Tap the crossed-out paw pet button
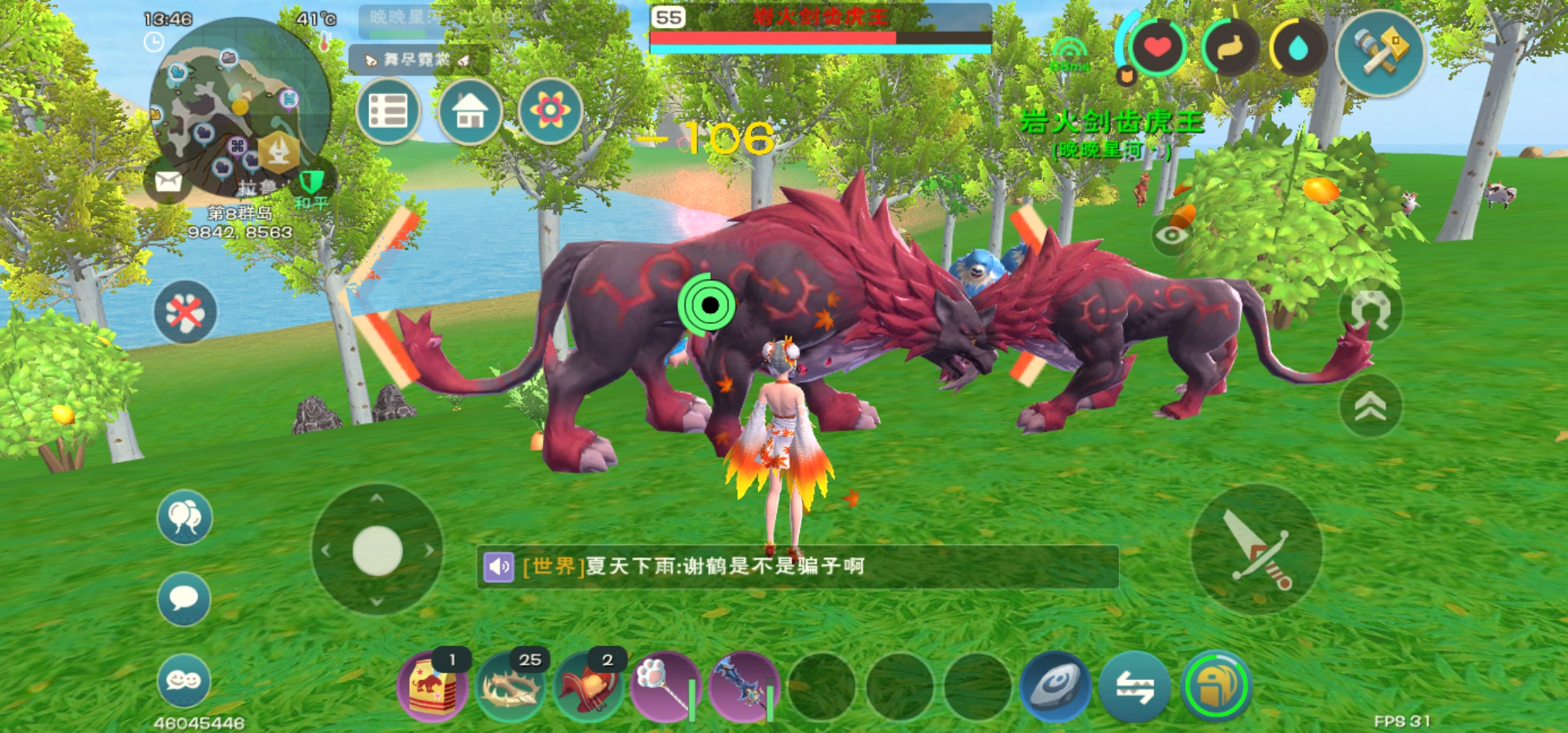Viewport: 1568px width, 733px height. tap(185, 312)
